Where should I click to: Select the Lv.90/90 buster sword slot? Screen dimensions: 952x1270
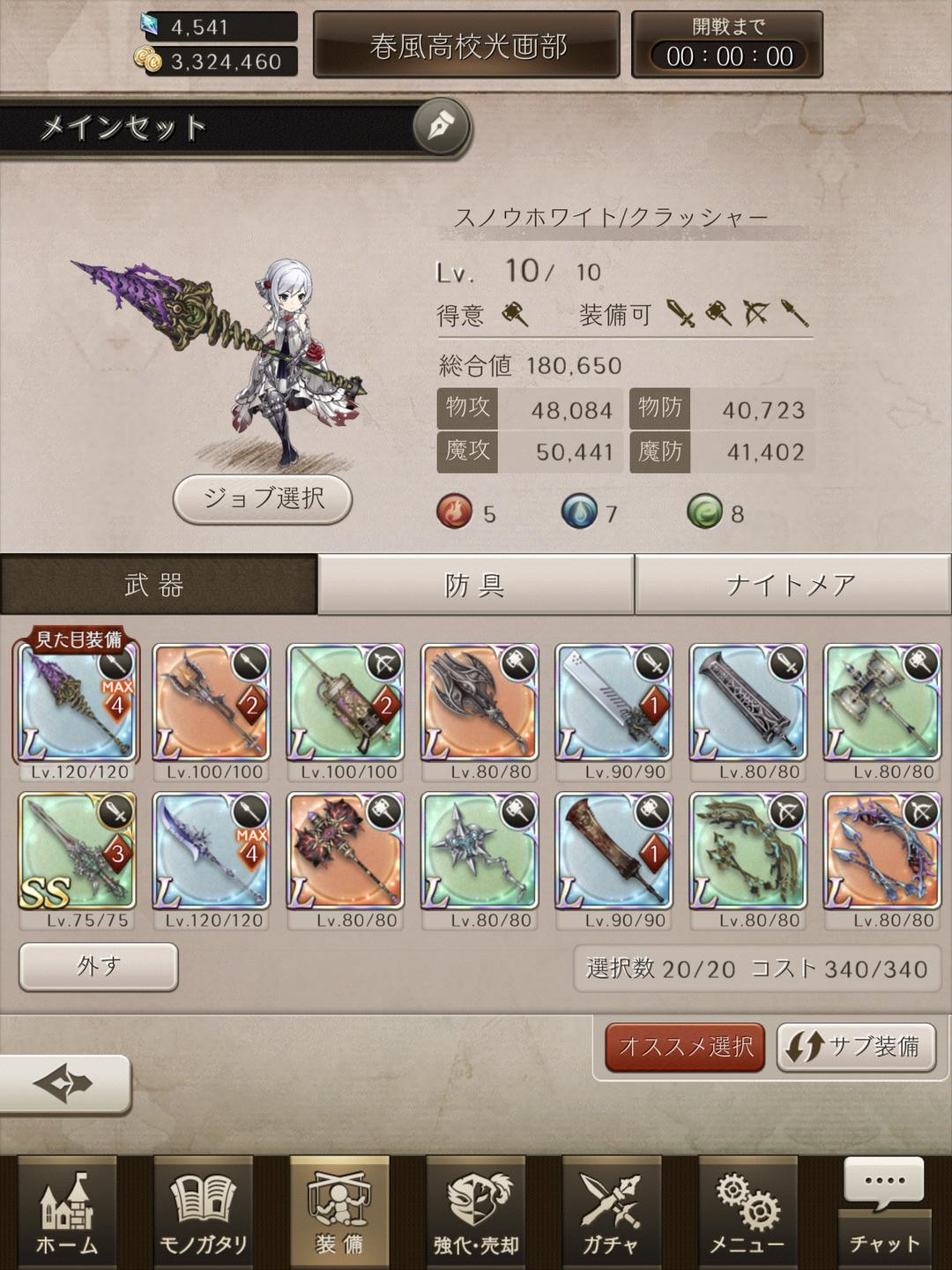tap(614, 703)
